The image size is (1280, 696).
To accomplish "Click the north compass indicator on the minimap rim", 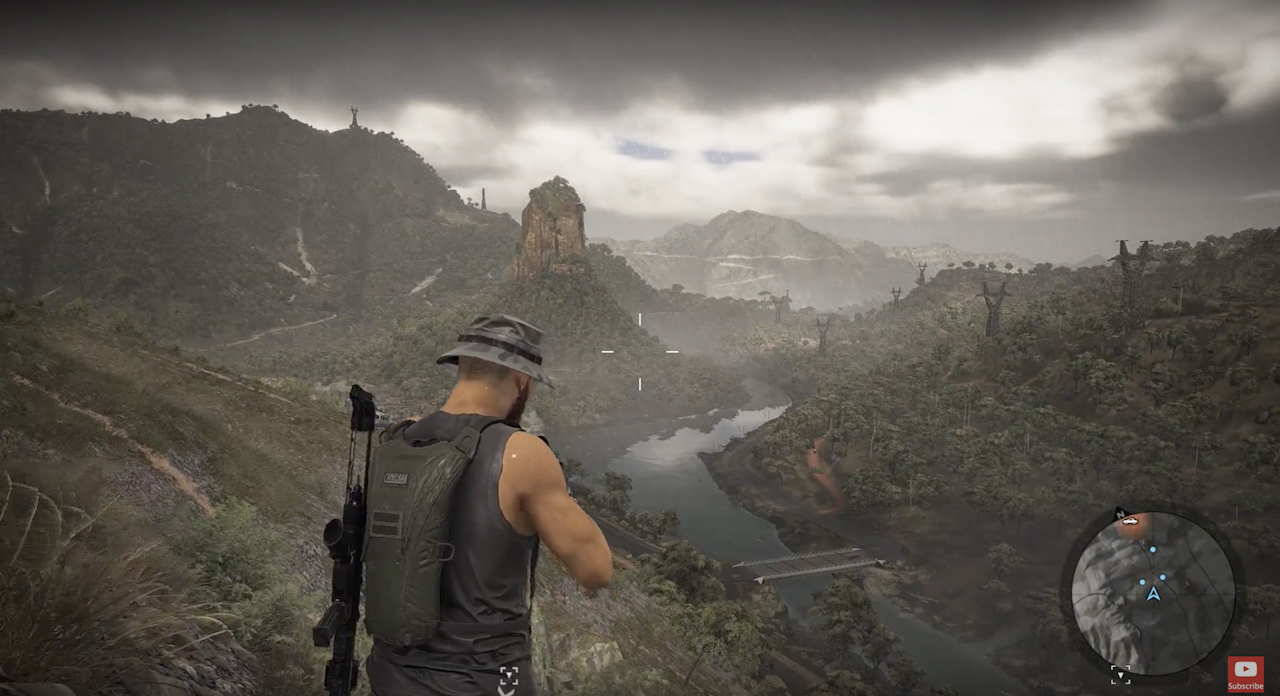I will pyautogui.click(x=1118, y=512).
